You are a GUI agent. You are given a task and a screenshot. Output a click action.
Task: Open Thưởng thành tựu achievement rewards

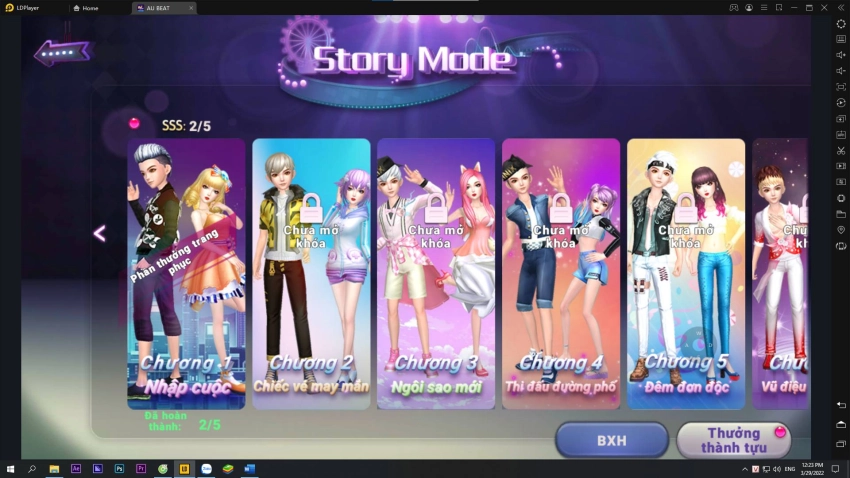click(733, 440)
